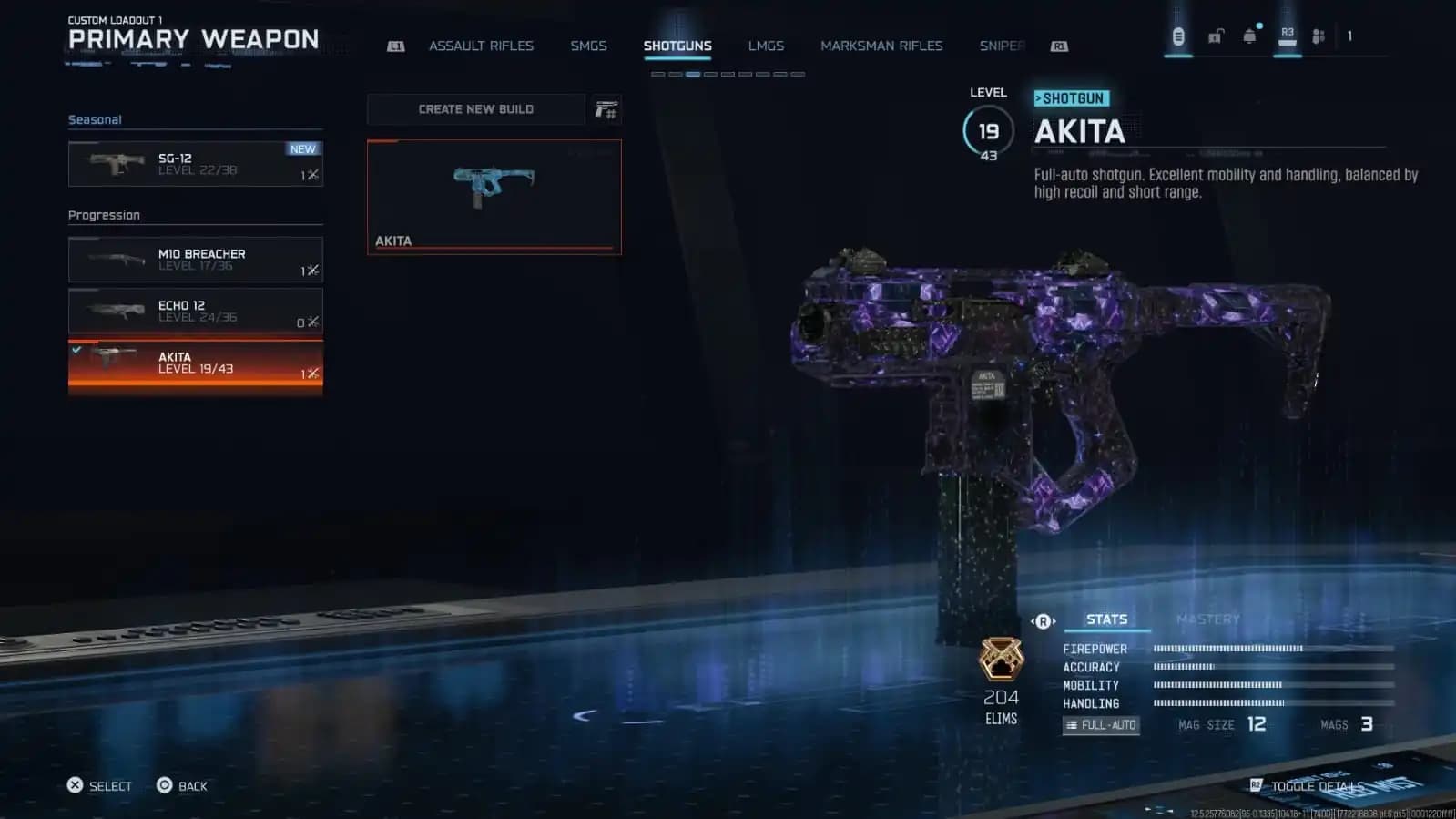Click the gunsmith icon beside Create New Build
Image resolution: width=1456 pixels, height=819 pixels.
click(x=606, y=108)
